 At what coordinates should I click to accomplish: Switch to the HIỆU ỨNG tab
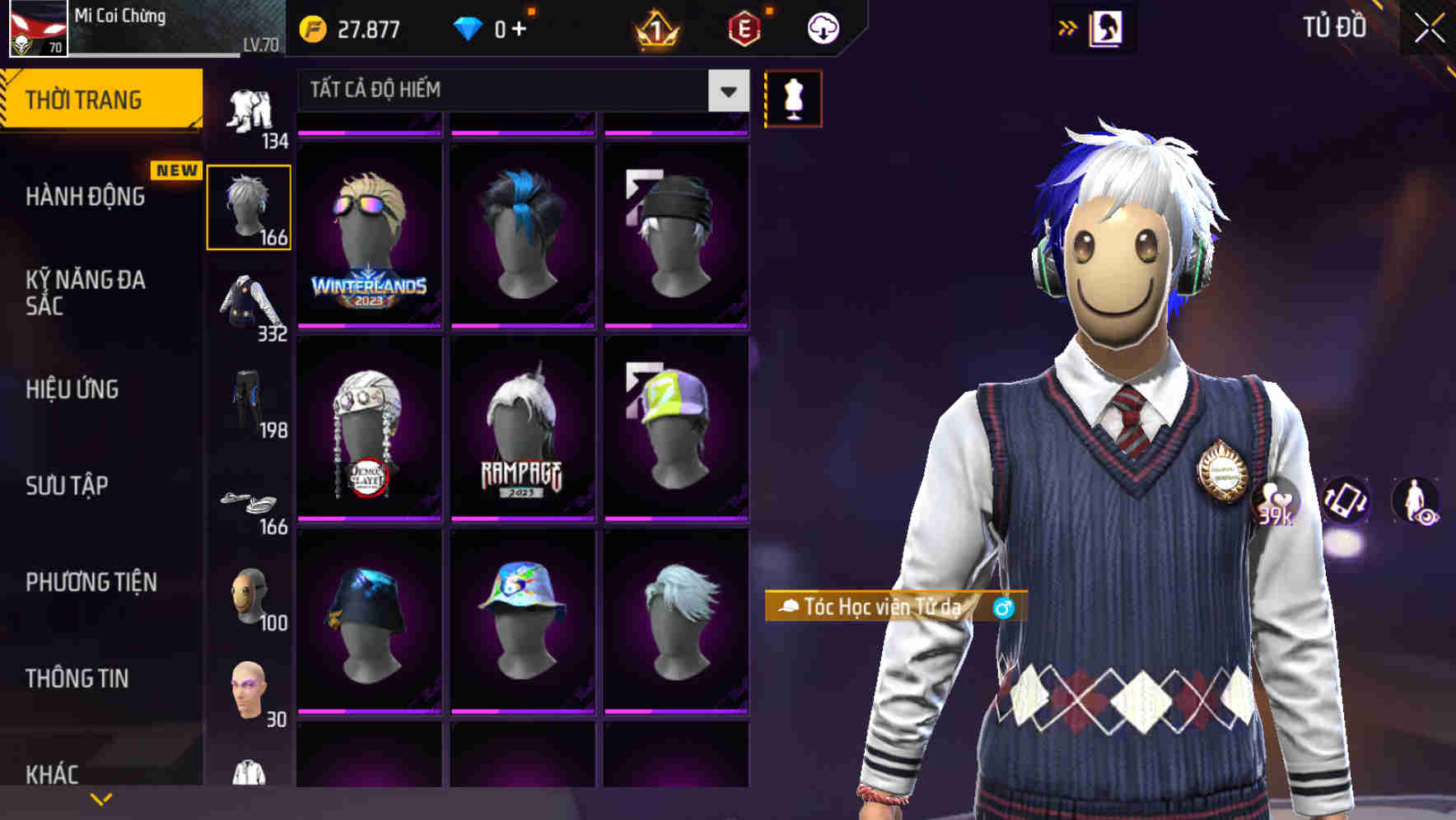72,389
